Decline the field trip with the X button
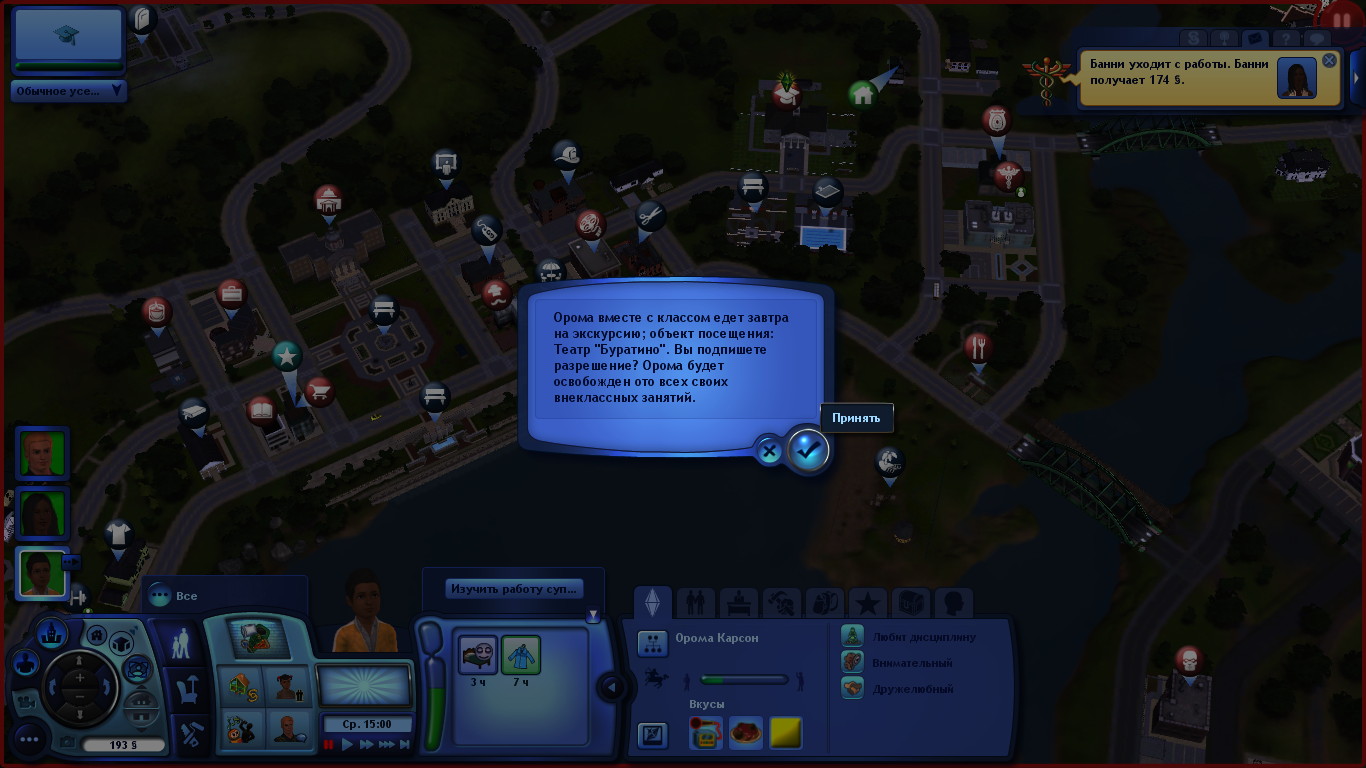 pyautogui.click(x=769, y=452)
